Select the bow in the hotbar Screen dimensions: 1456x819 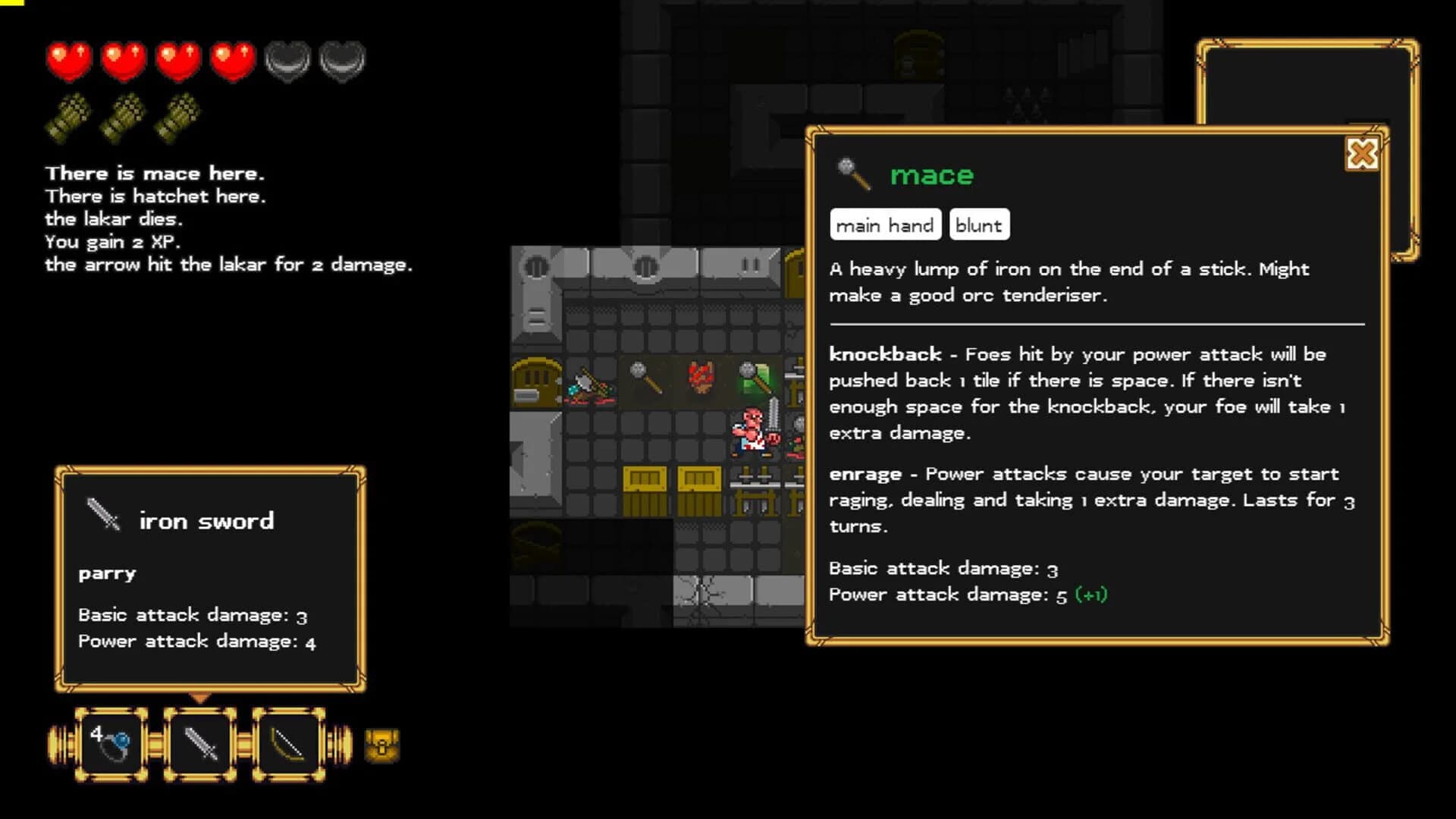tap(288, 742)
